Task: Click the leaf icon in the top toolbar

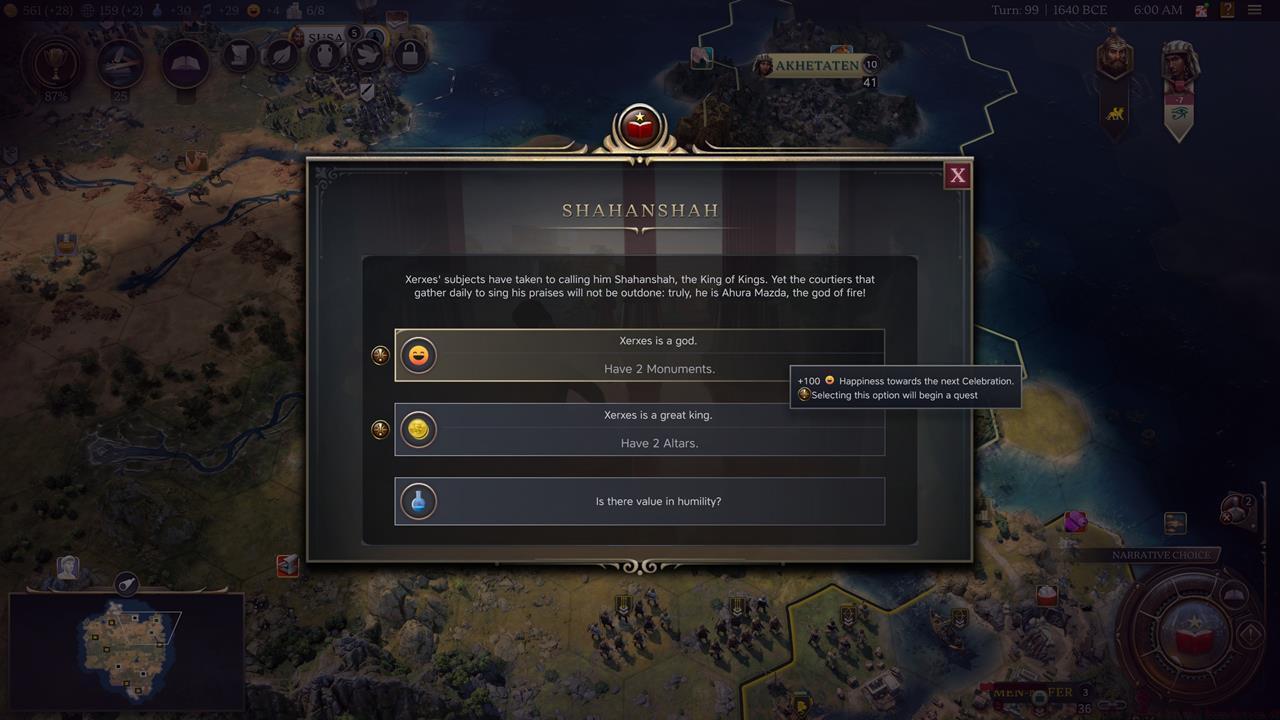Action: [x=281, y=55]
